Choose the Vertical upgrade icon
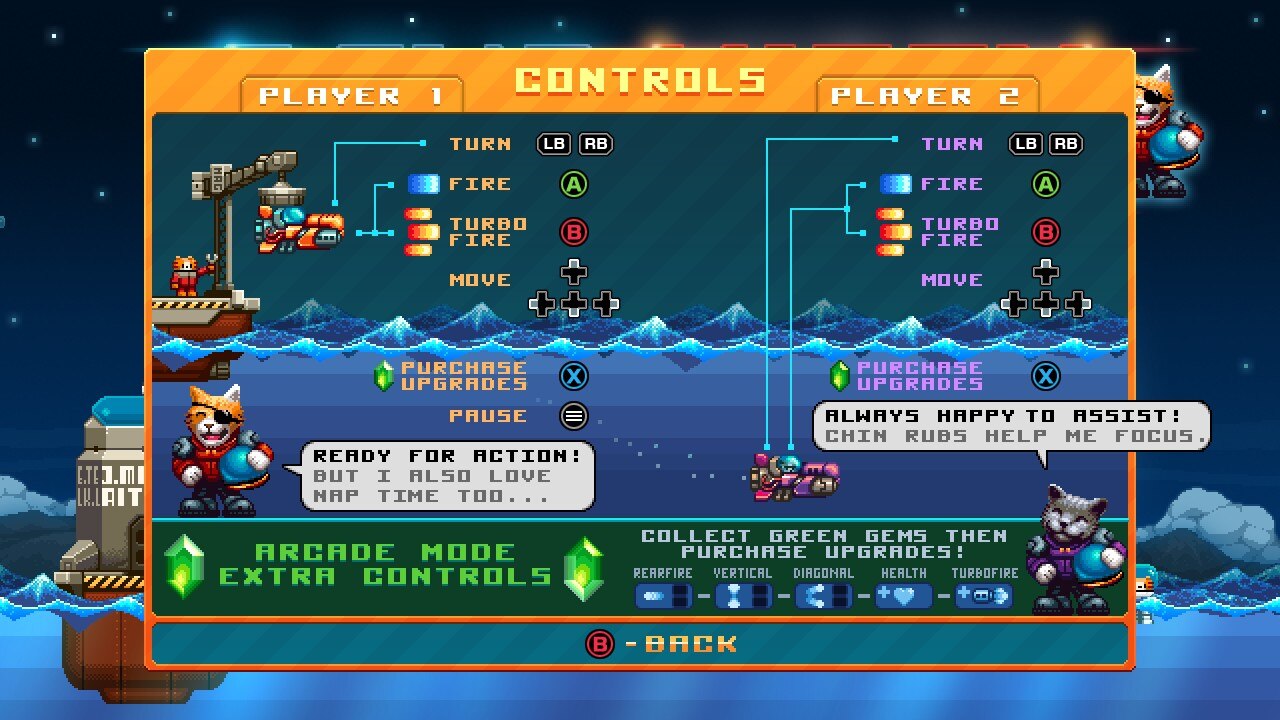1280x720 pixels. coord(743,597)
